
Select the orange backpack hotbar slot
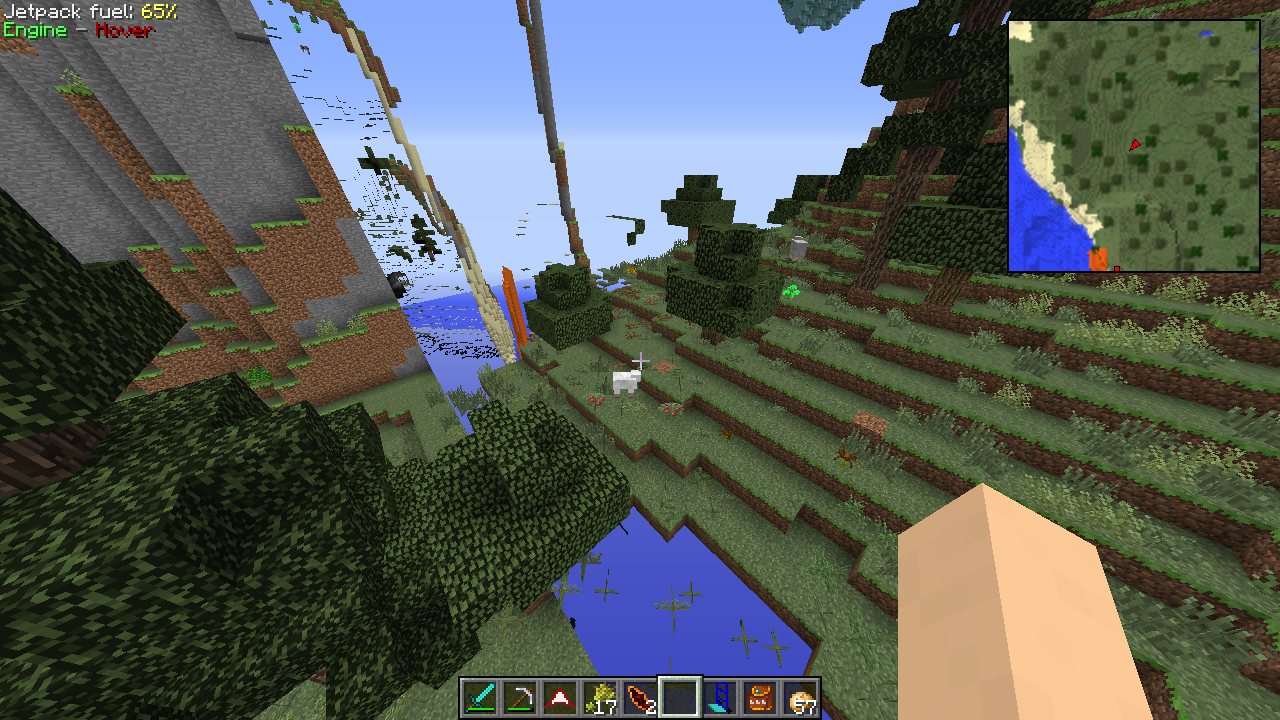coord(760,697)
